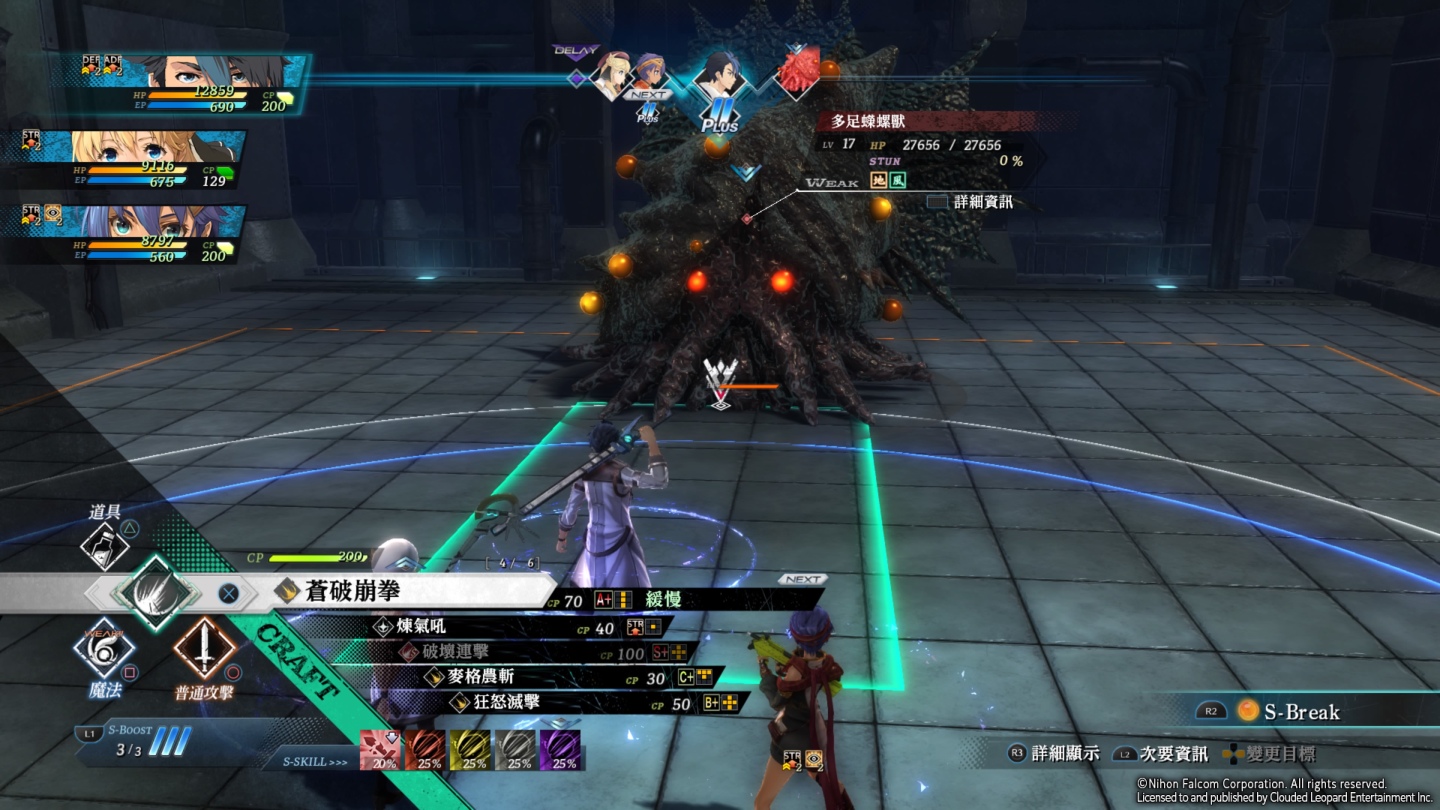Pick the 麥格農斬 craft

[480, 677]
